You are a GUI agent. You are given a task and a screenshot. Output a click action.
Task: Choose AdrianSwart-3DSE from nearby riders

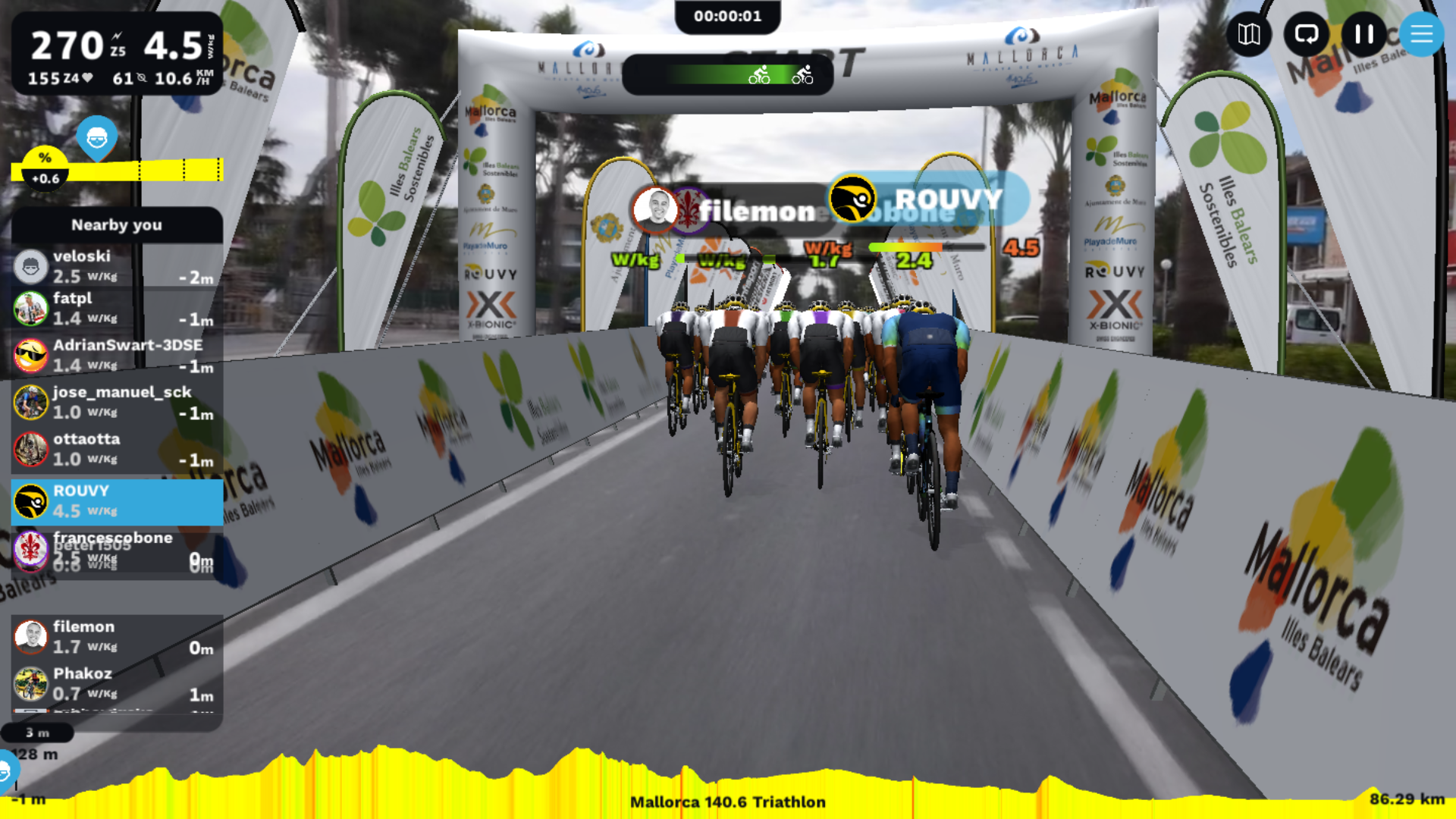pos(117,355)
